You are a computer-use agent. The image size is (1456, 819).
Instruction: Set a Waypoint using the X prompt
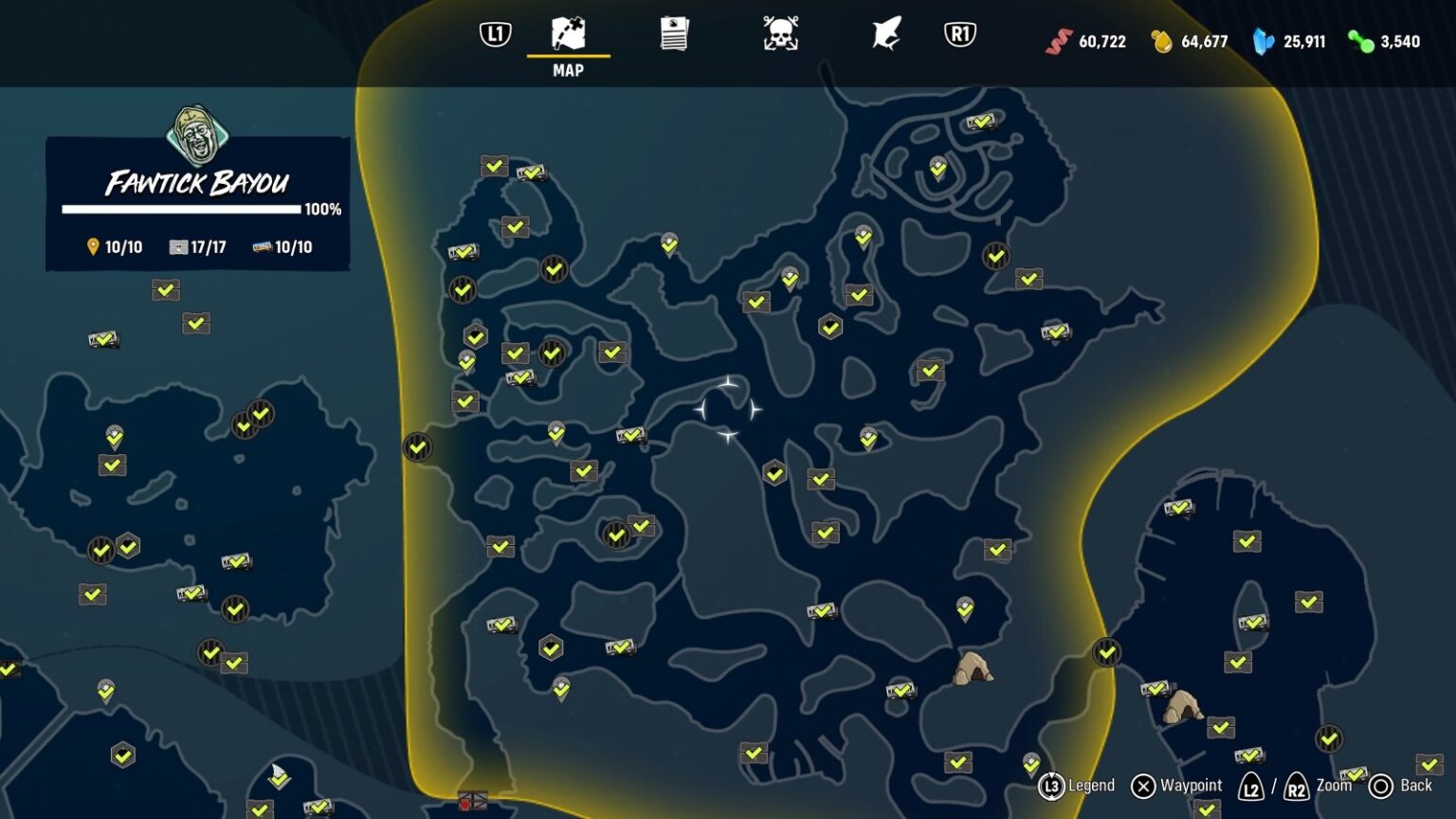tap(1142, 786)
